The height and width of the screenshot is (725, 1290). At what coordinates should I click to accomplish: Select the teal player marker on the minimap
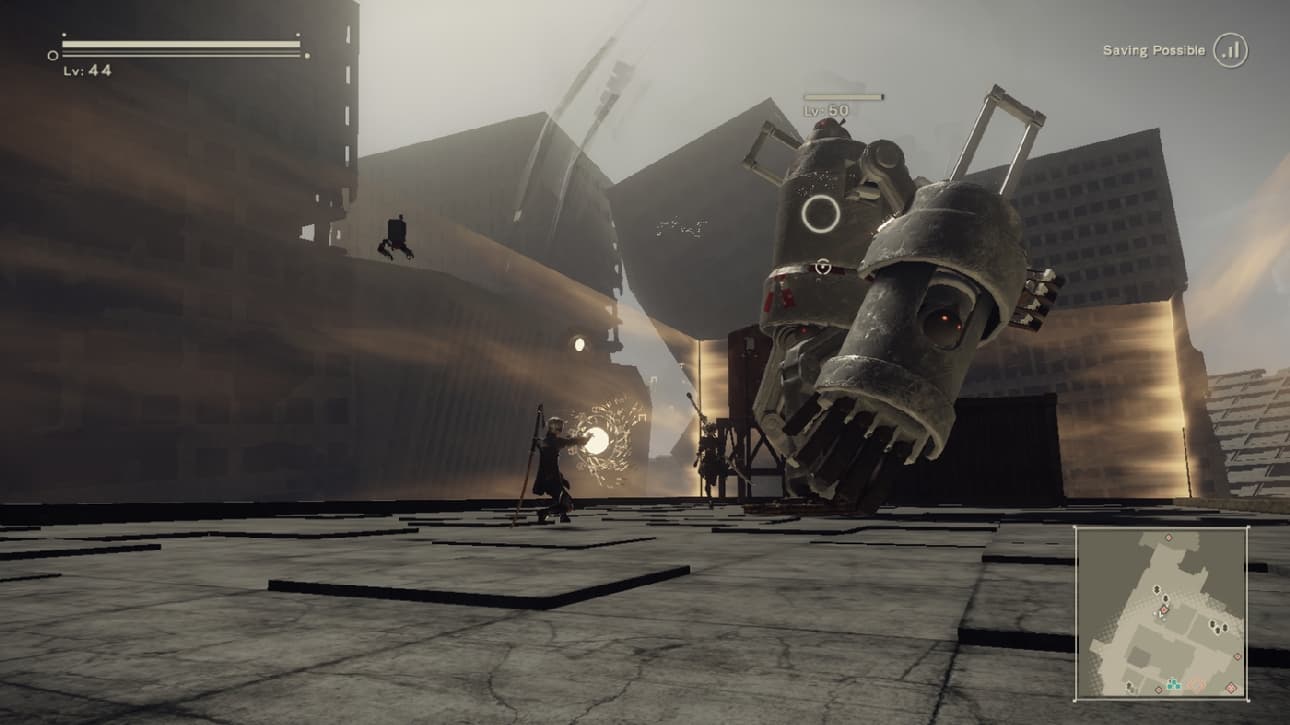[1173, 684]
